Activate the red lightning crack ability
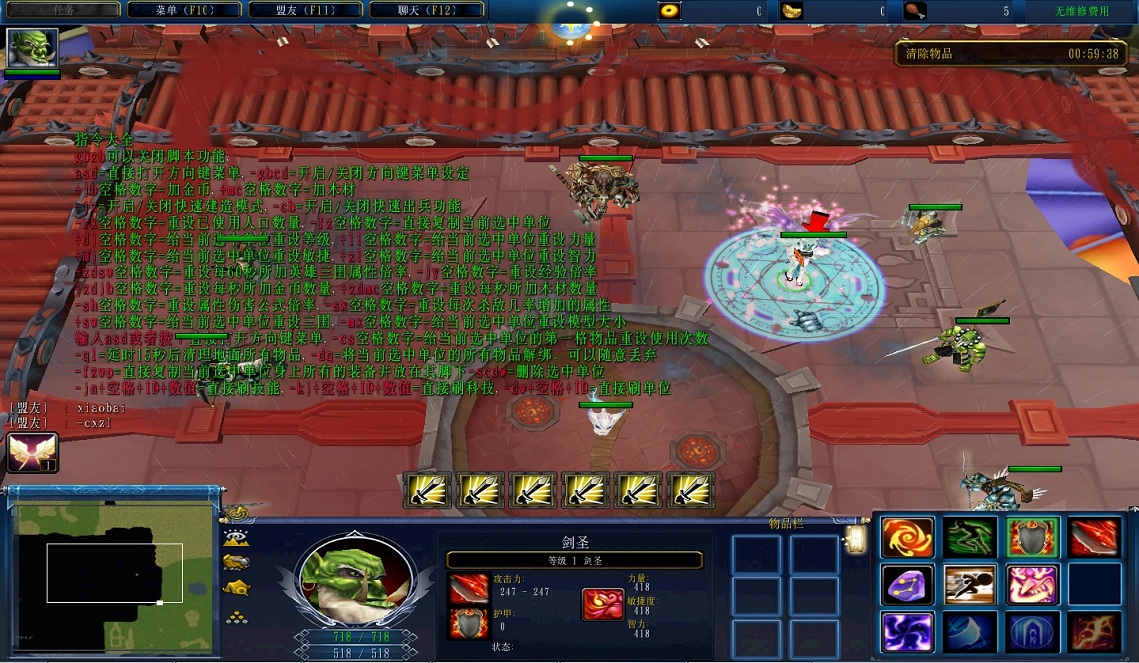The width and height of the screenshot is (1139, 663). pos(1095,632)
